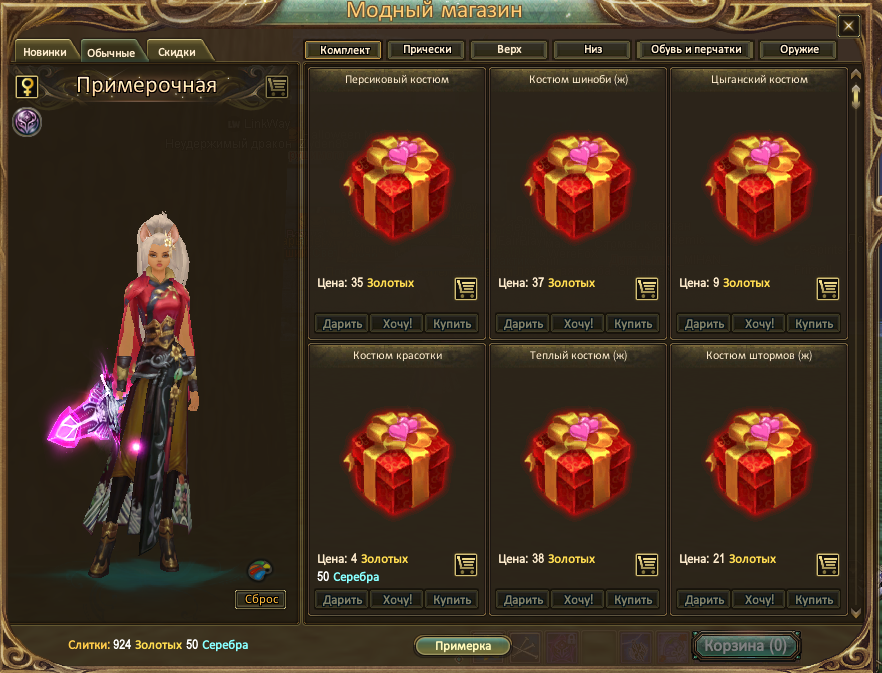
Task: Select the Комплект category
Action: (344, 49)
